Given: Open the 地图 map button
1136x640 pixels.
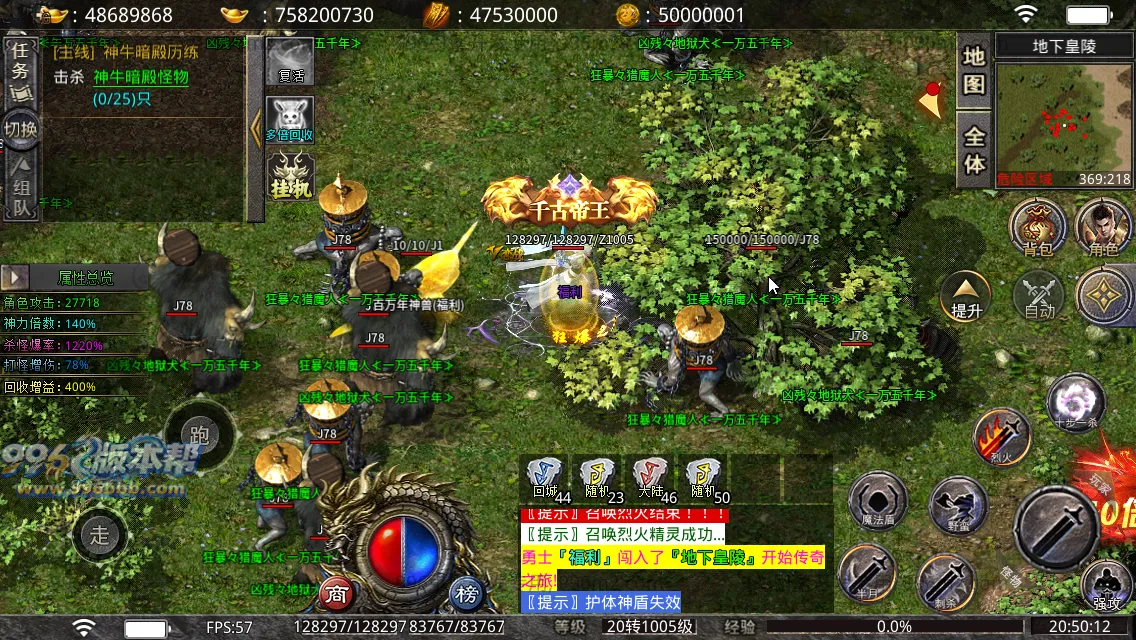Looking at the screenshot, I should pos(974,69).
